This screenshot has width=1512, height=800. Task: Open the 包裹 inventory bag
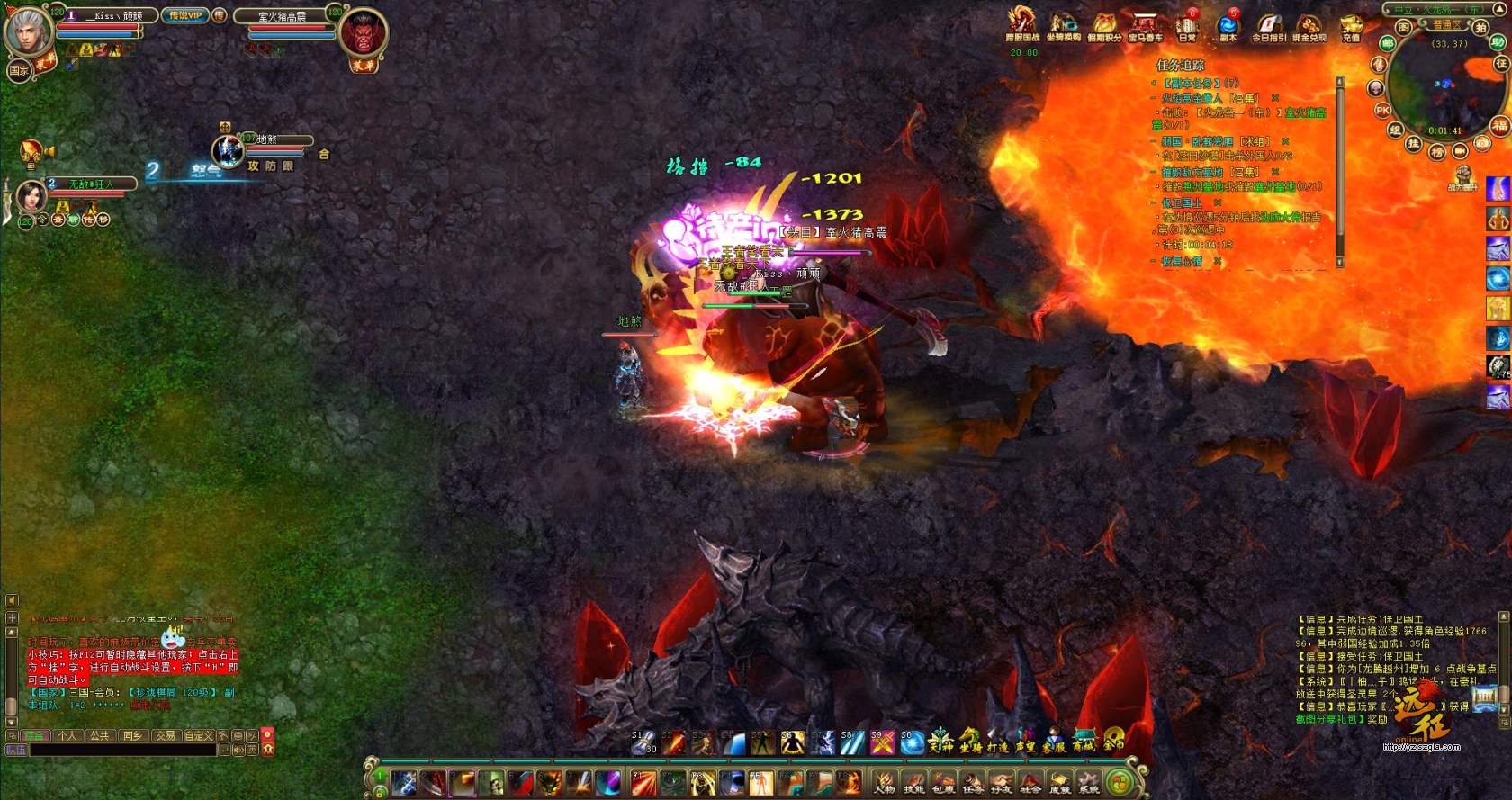(943, 781)
